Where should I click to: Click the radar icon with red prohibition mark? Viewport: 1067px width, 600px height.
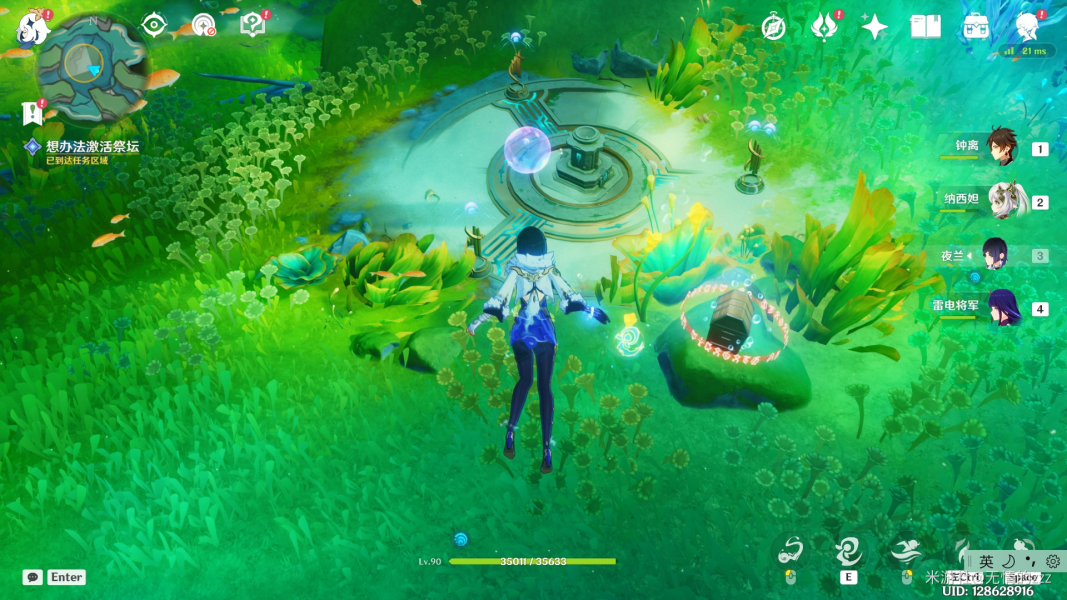click(x=203, y=26)
